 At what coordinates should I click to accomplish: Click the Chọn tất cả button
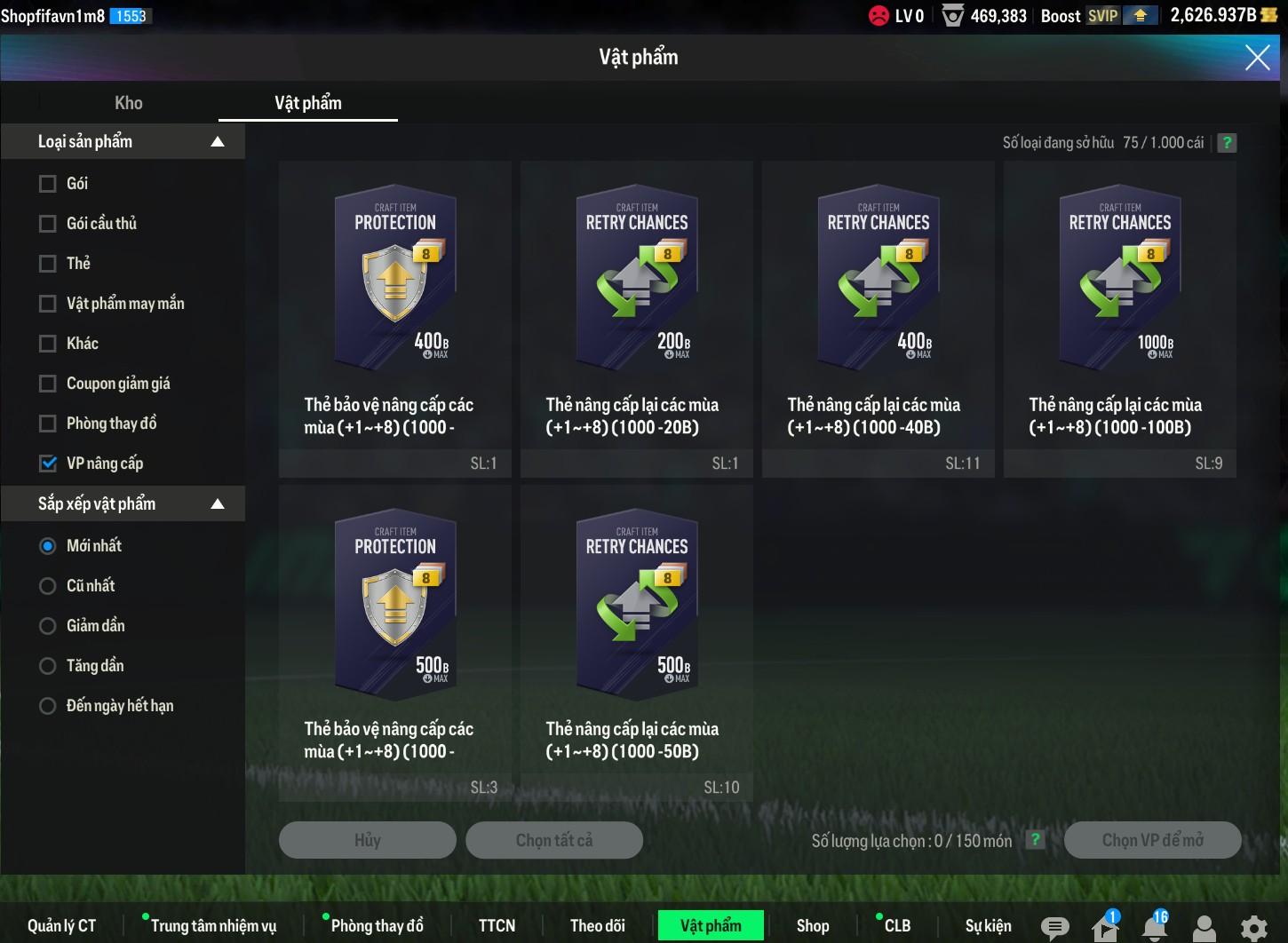point(554,840)
